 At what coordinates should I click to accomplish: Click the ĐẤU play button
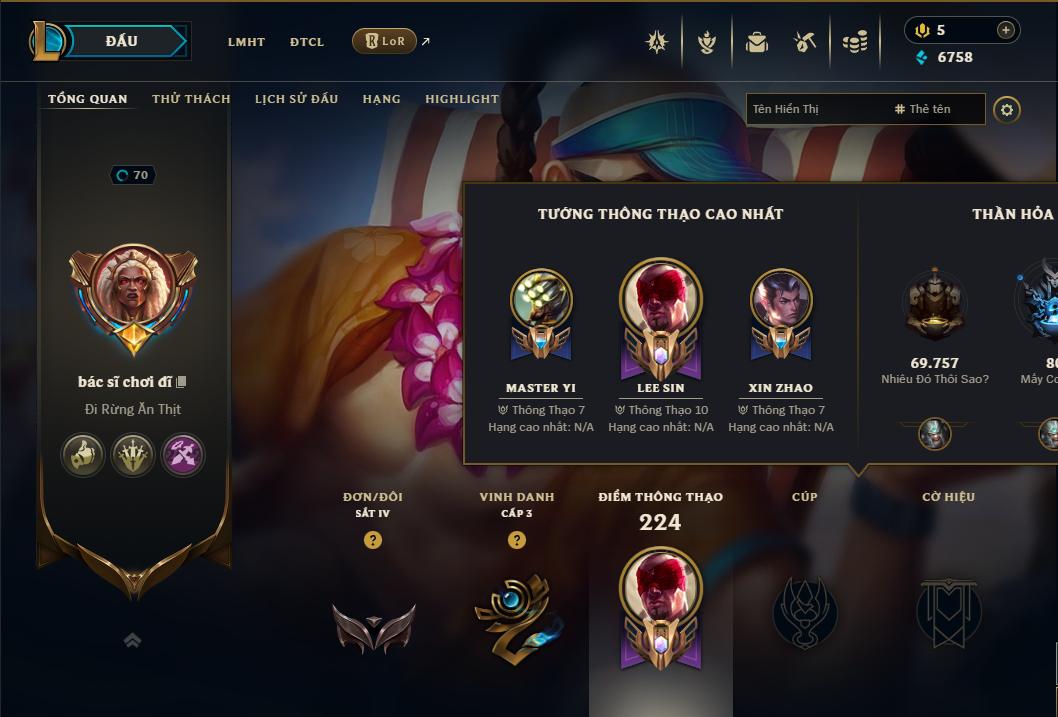click(x=121, y=41)
